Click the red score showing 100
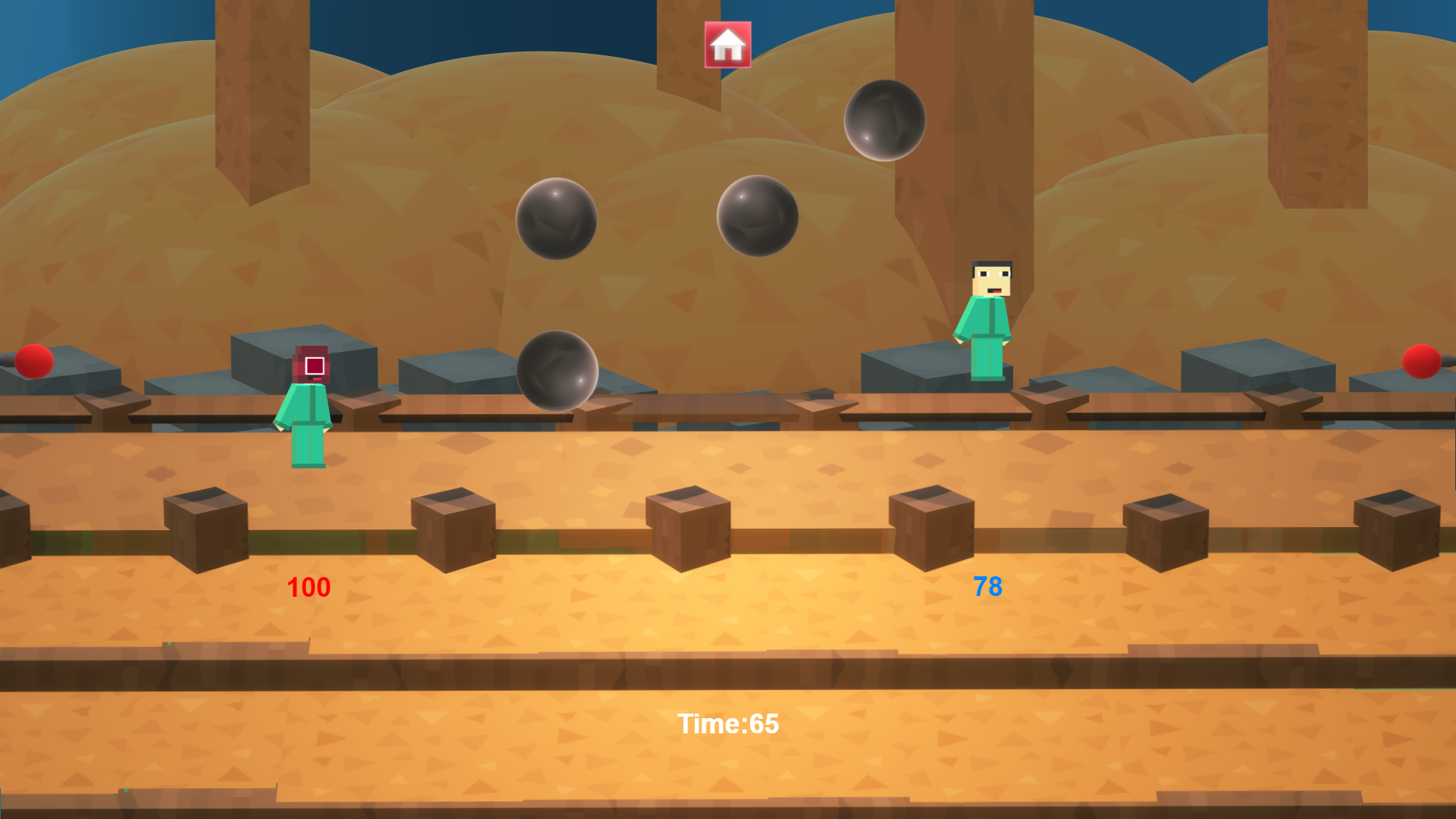Viewport: 1456px width, 819px height. (309, 588)
